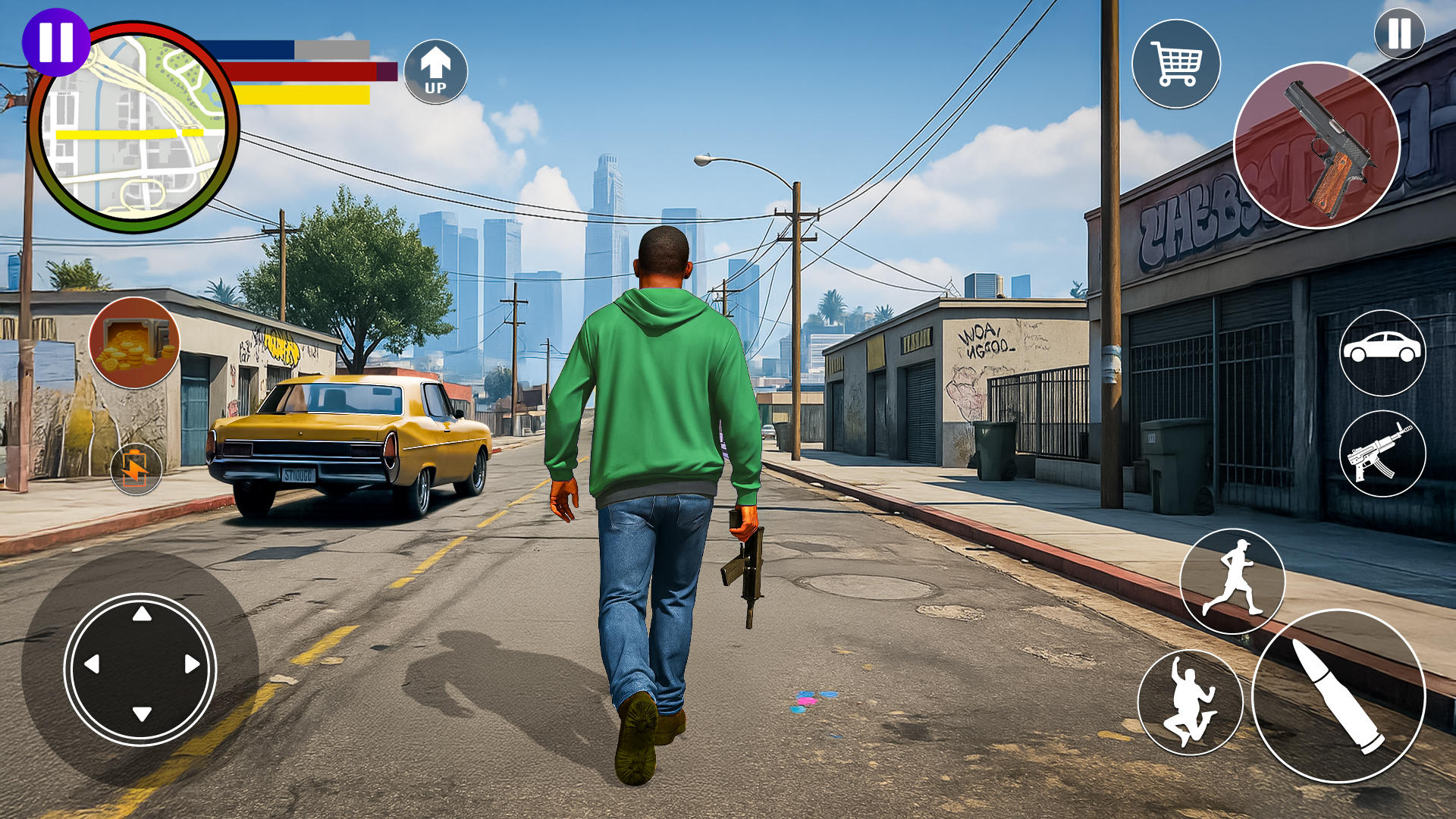Image resolution: width=1456 pixels, height=819 pixels.
Task: Switch to the assault rifle icon
Action: click(1382, 453)
